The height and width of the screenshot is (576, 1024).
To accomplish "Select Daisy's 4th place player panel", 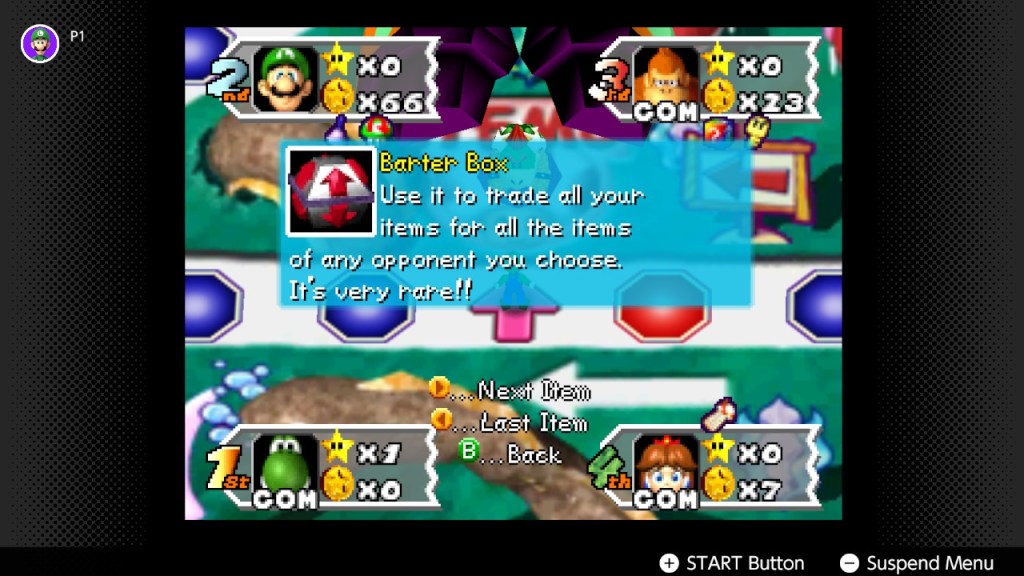I will coord(712,468).
